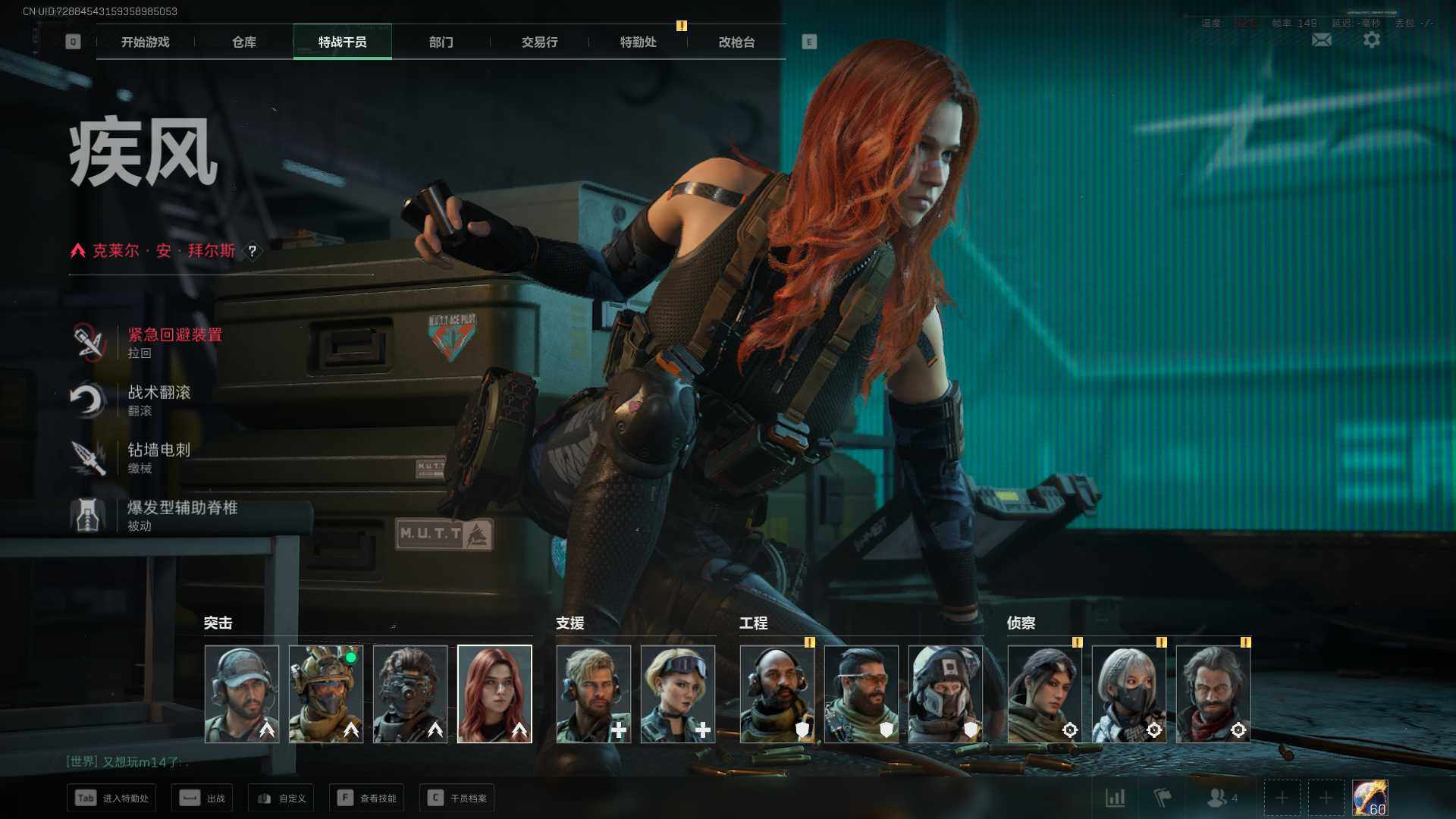Open the mail envelope icon
The height and width of the screenshot is (819, 1456).
tap(1322, 39)
